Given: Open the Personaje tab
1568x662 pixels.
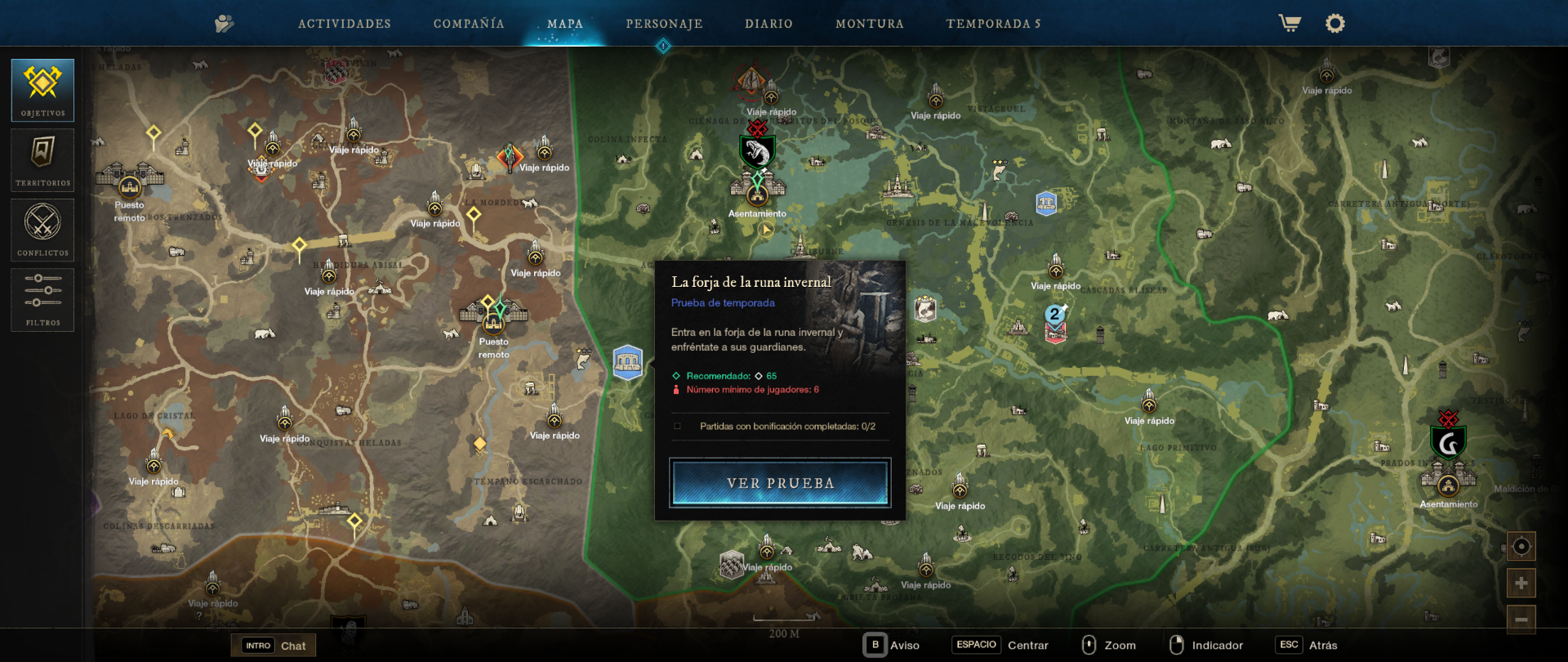Looking at the screenshot, I should coord(664,24).
